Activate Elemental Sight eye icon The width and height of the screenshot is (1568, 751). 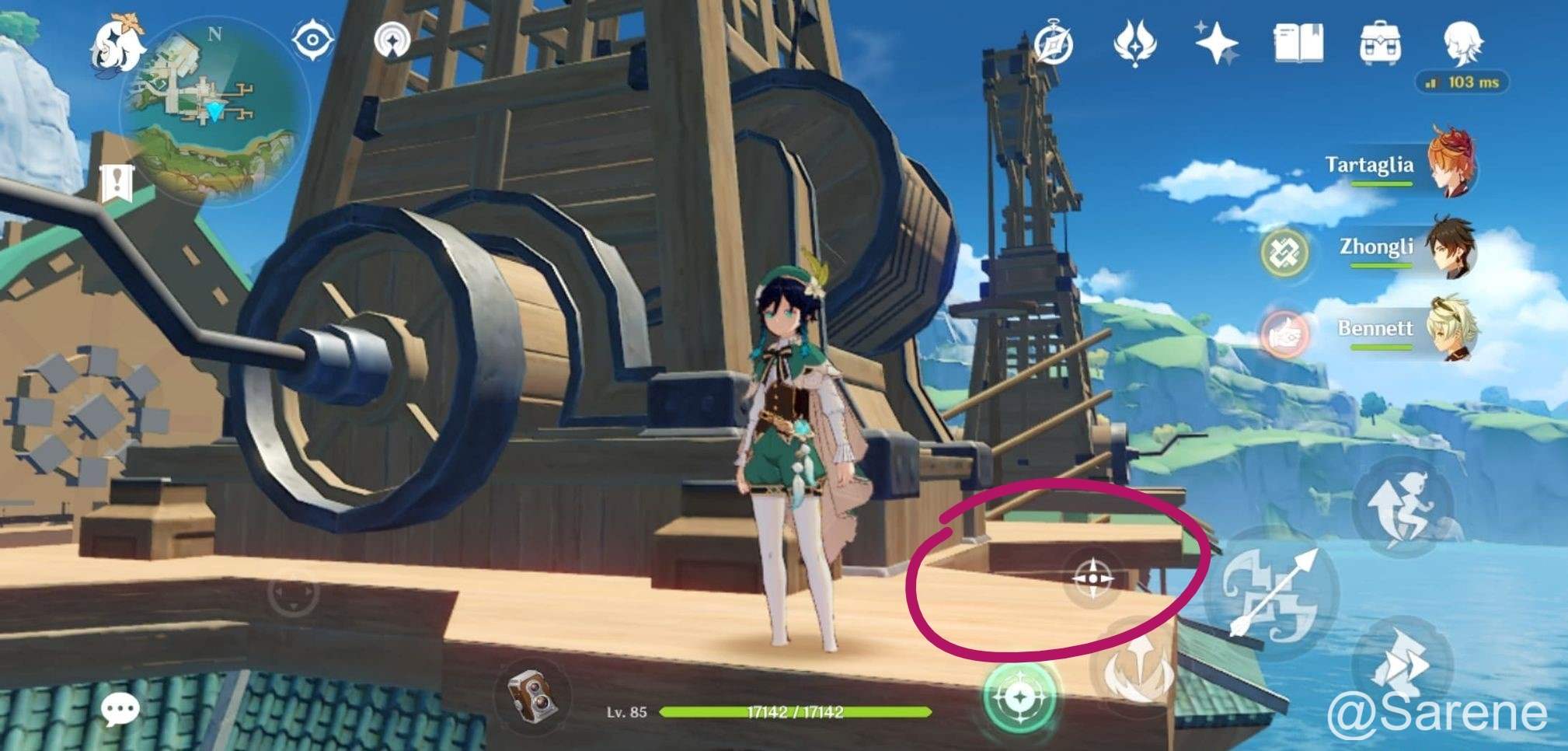[x=312, y=39]
